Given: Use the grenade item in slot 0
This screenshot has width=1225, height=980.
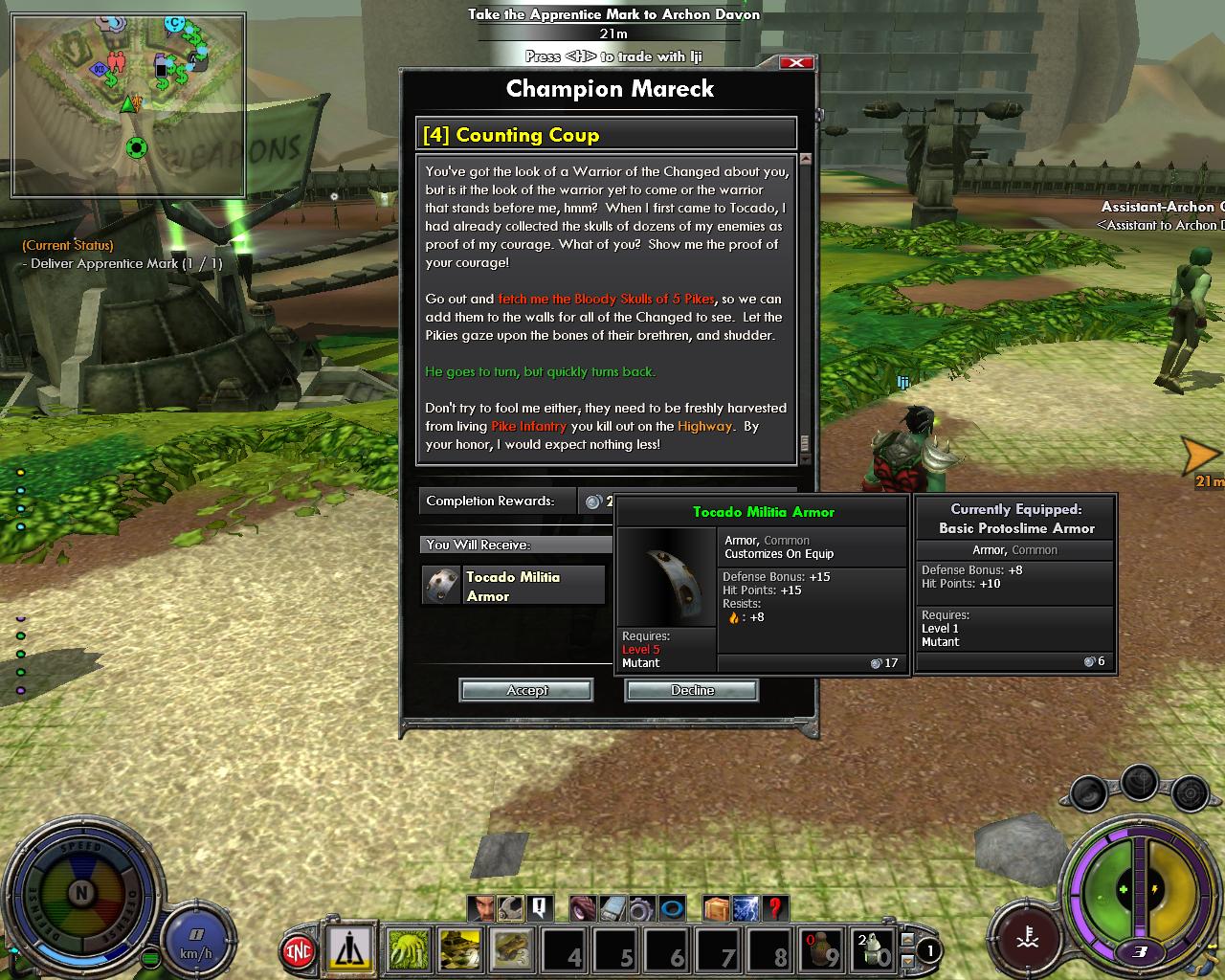Looking at the screenshot, I should click(x=872, y=948).
